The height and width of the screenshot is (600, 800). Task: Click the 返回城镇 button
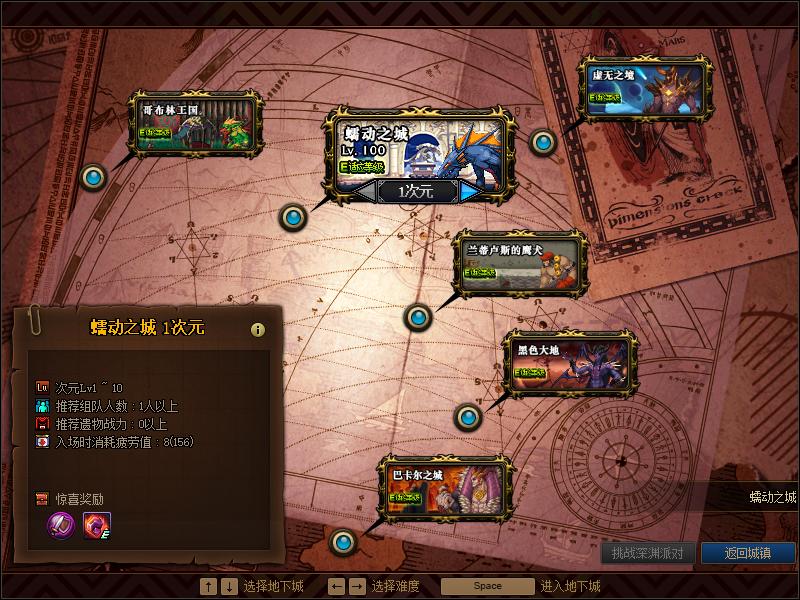[749, 553]
